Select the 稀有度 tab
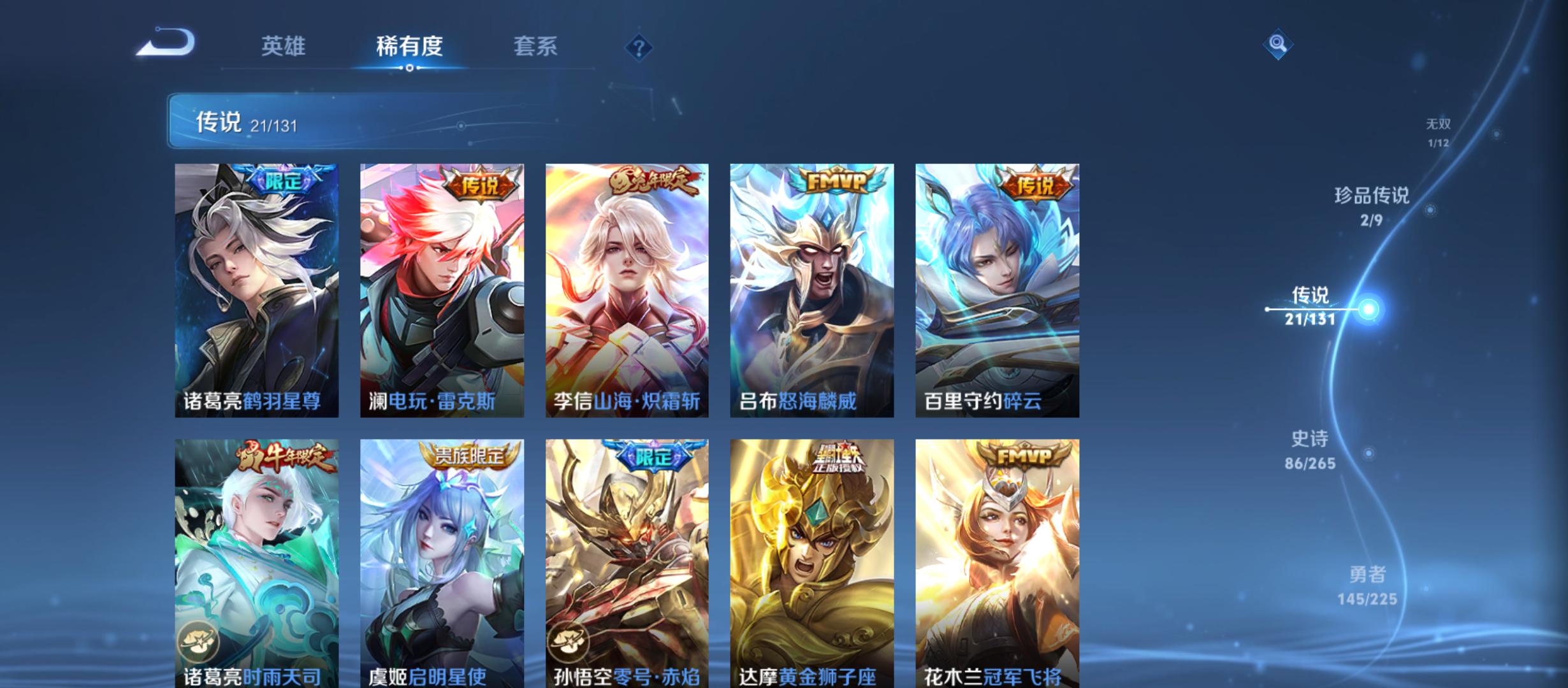The height and width of the screenshot is (688, 1568). (410, 47)
